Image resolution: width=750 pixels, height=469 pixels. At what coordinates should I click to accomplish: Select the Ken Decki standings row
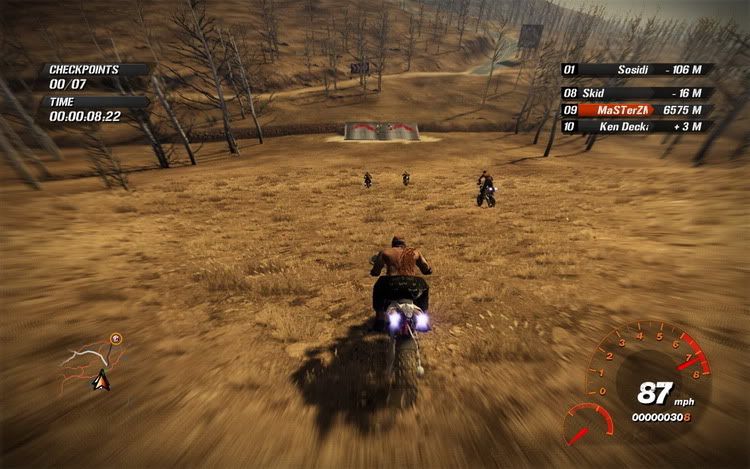pos(636,127)
